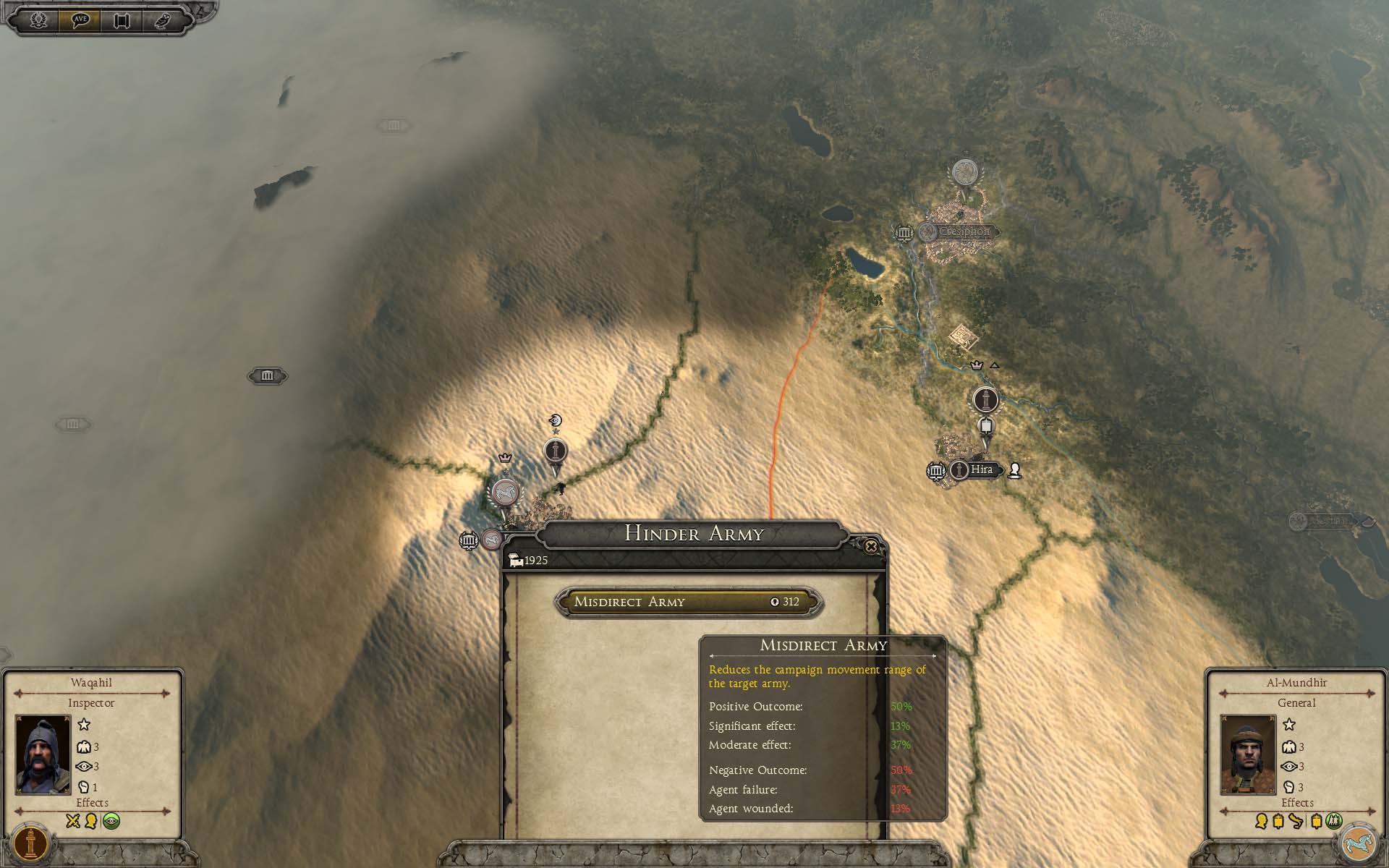Click the green eye effect on Waqahil
Image resolution: width=1389 pixels, height=868 pixels.
coord(111,821)
